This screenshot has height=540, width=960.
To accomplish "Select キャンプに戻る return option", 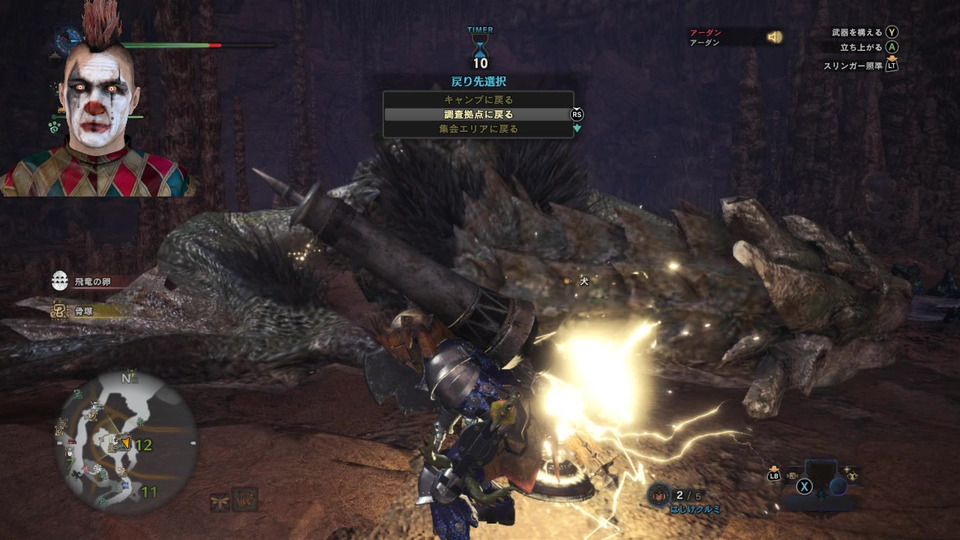I will (477, 100).
